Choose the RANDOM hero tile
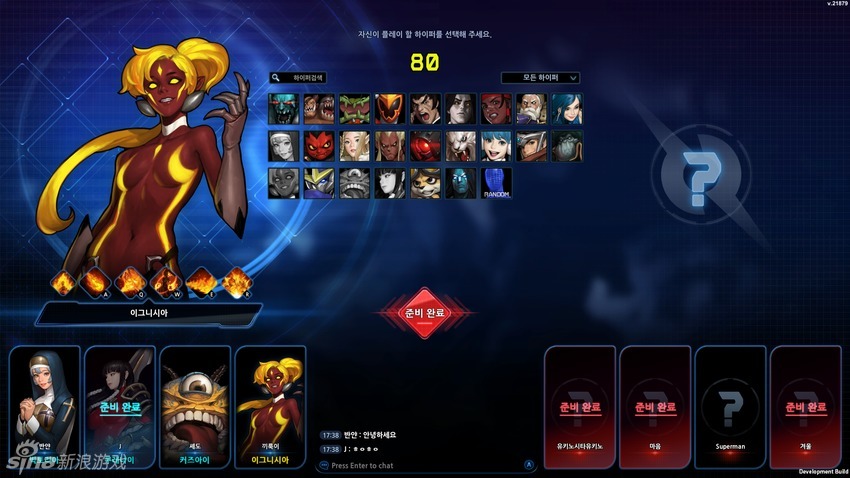Screen dimensions: 850x478 click(496, 182)
